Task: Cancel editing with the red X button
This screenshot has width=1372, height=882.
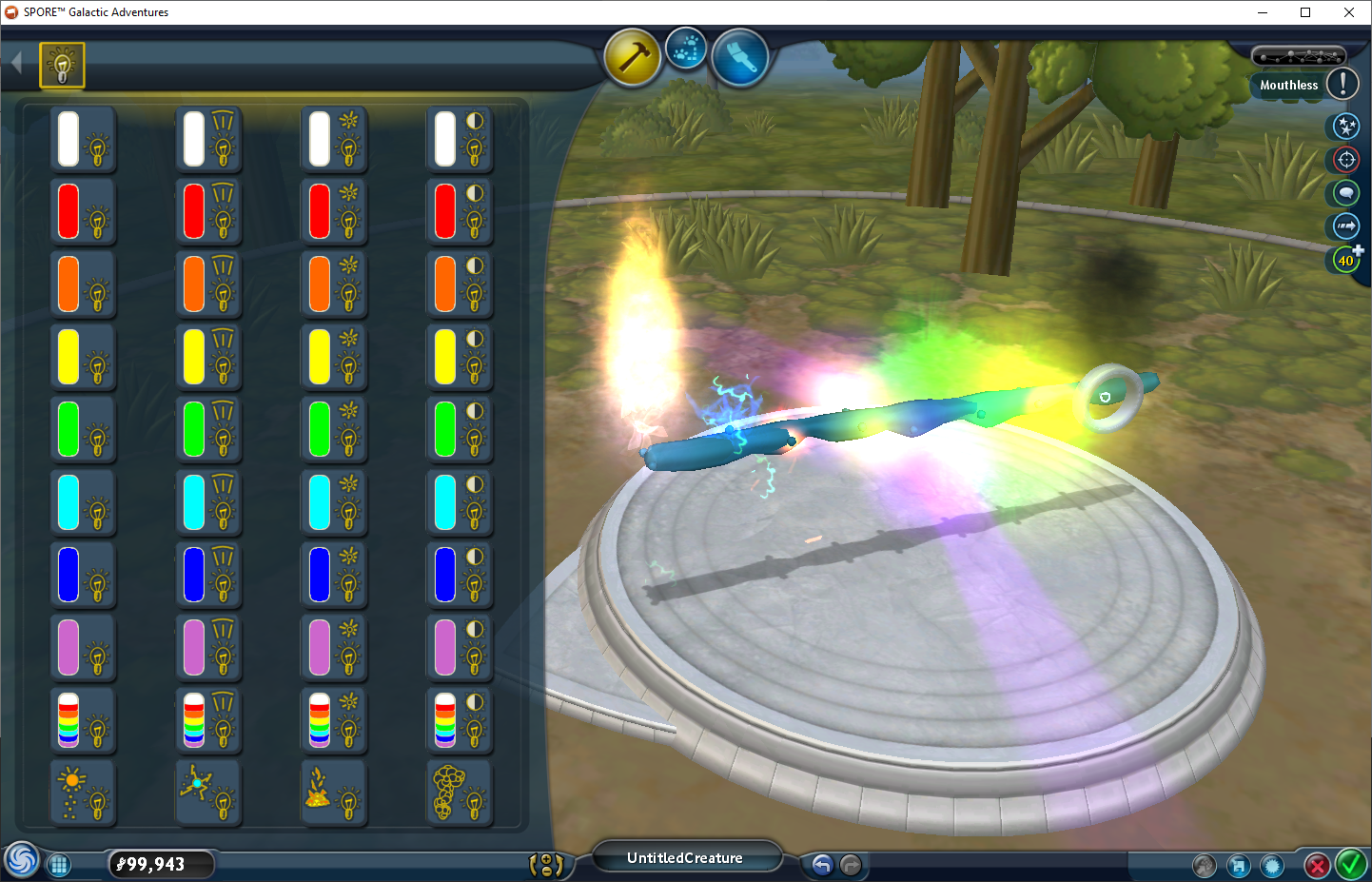Action: click(1317, 866)
